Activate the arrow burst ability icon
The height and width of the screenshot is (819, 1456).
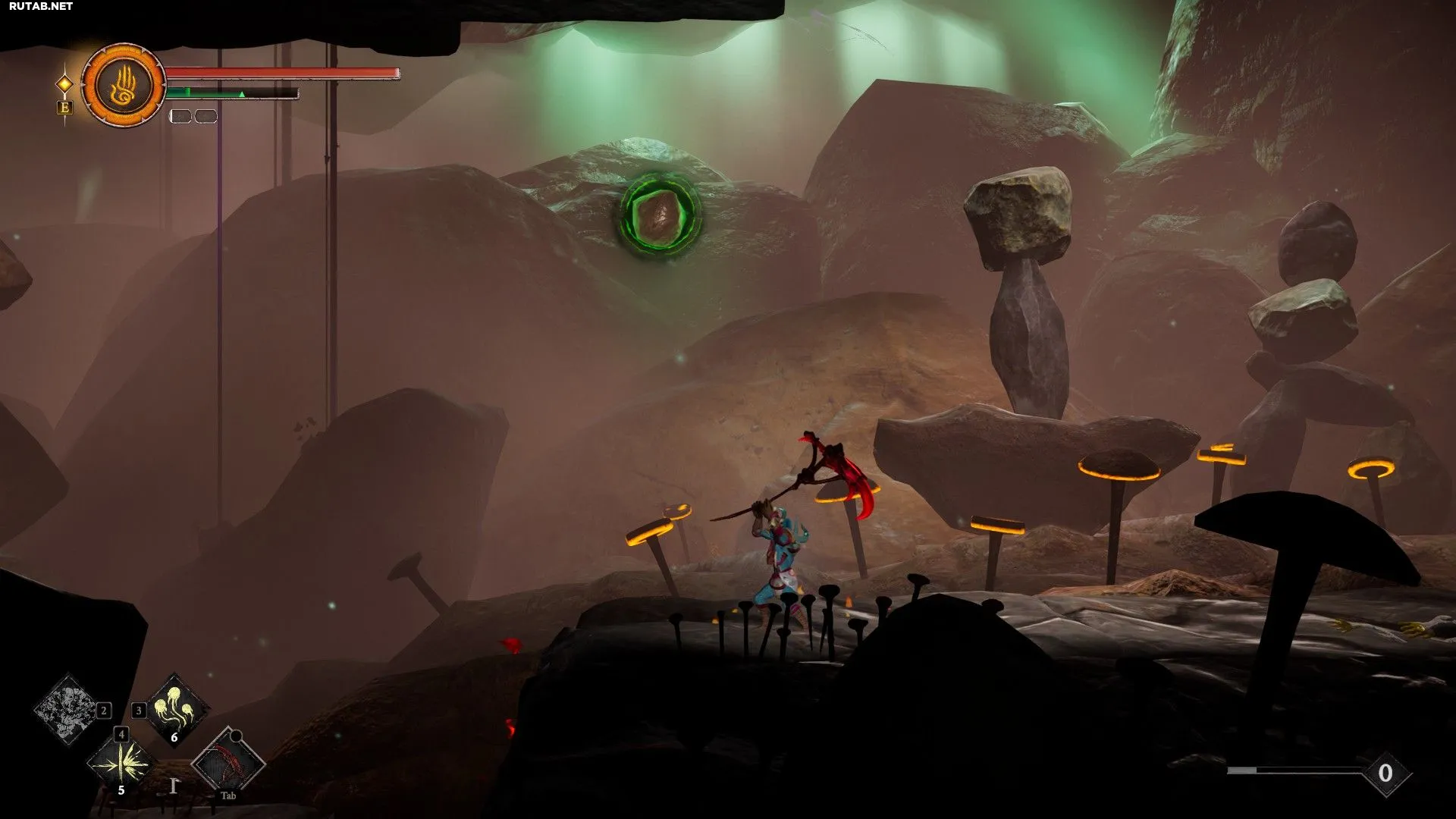pos(121,762)
